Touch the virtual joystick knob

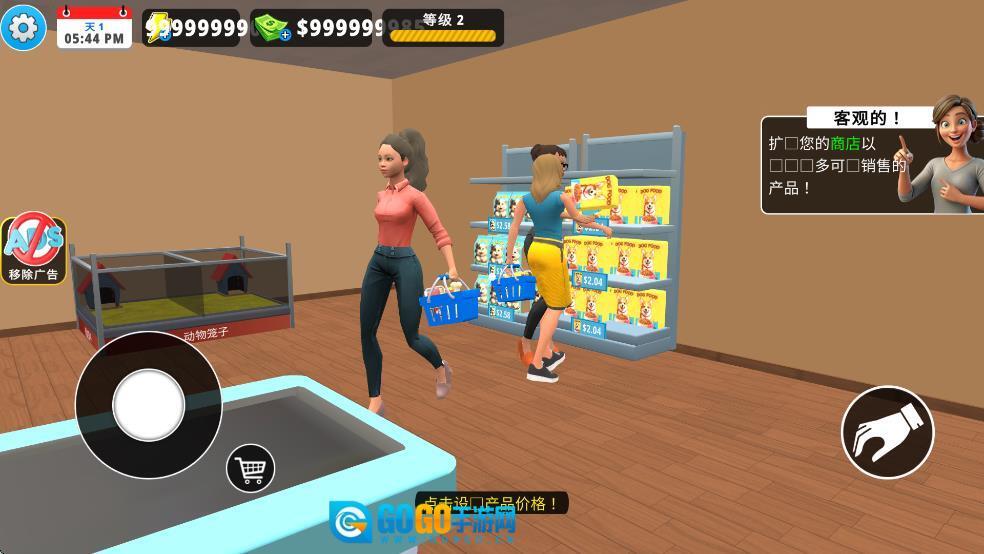click(x=149, y=405)
